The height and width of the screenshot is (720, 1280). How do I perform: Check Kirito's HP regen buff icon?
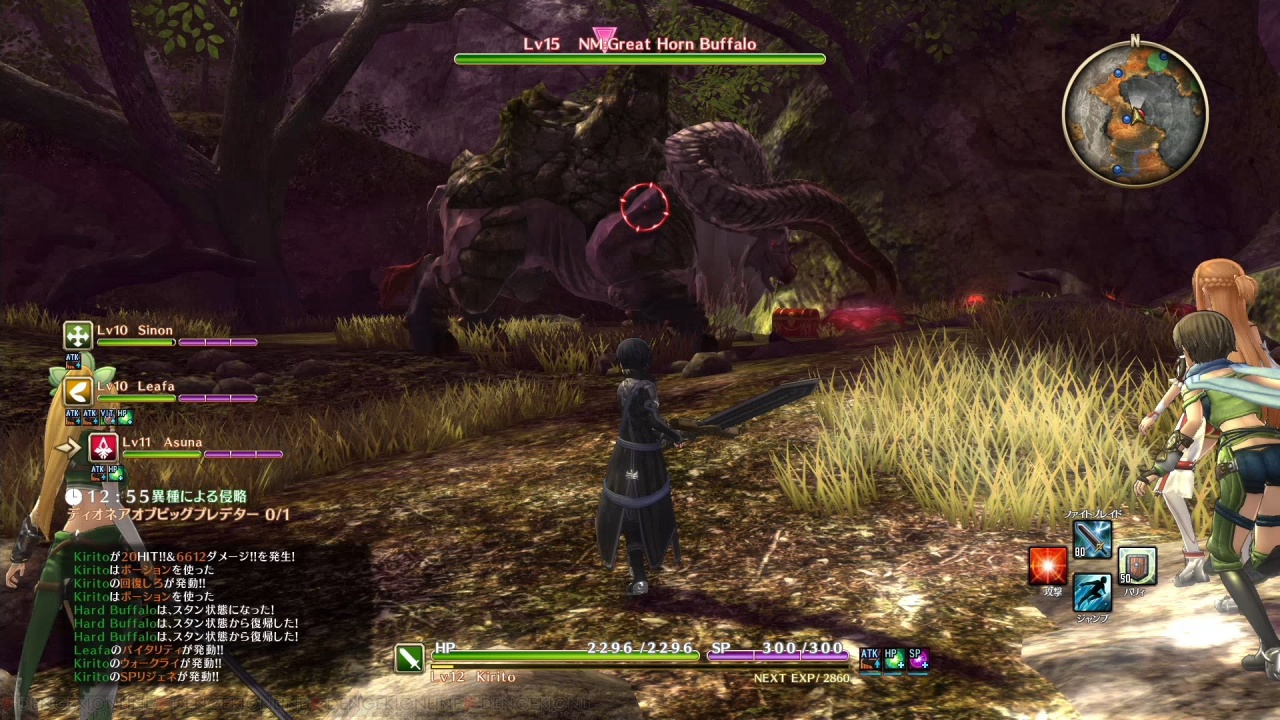[894, 658]
